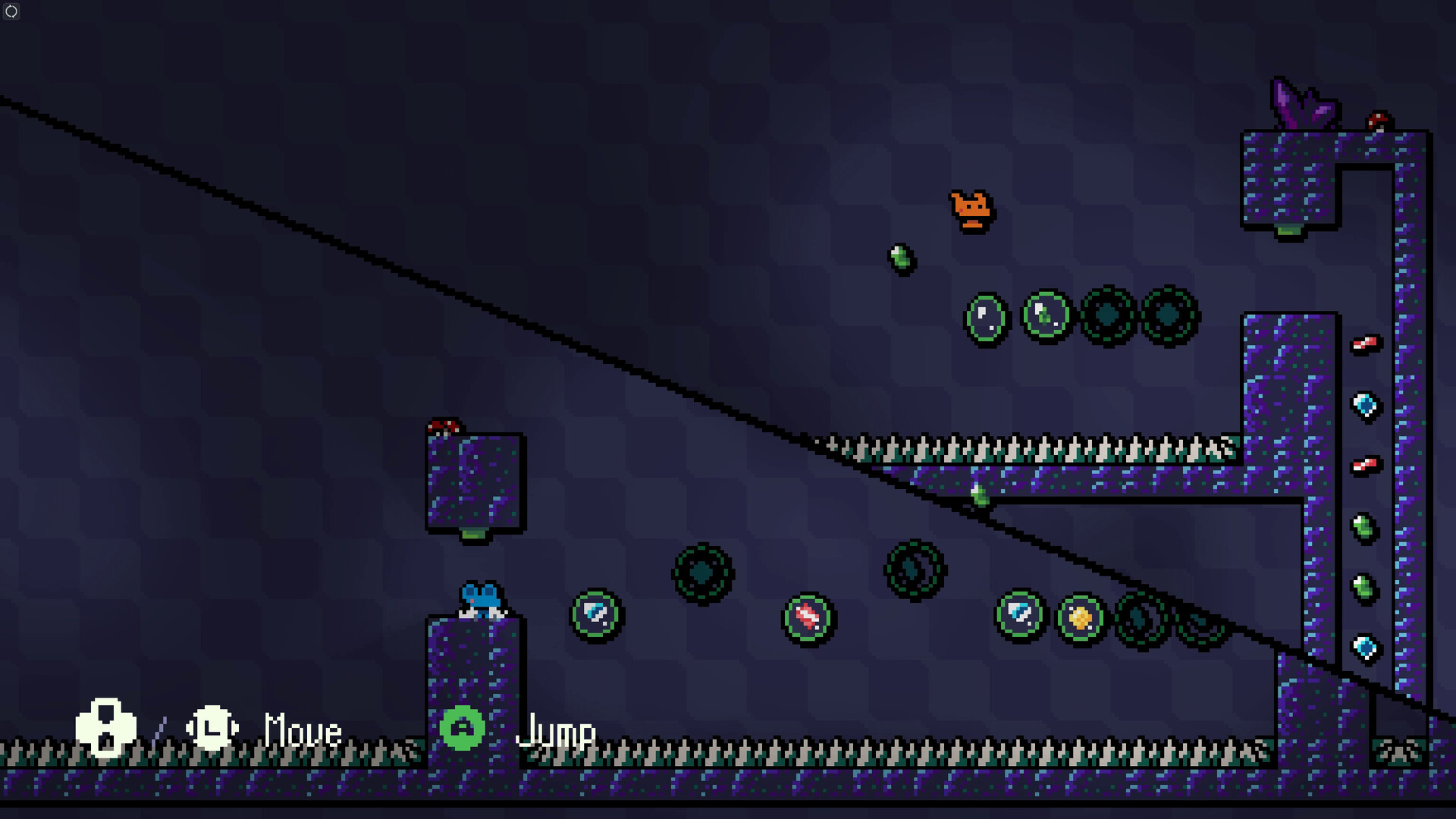Click the red mushroom atop the floating block
This screenshot has width=1456, height=819.
point(443,426)
